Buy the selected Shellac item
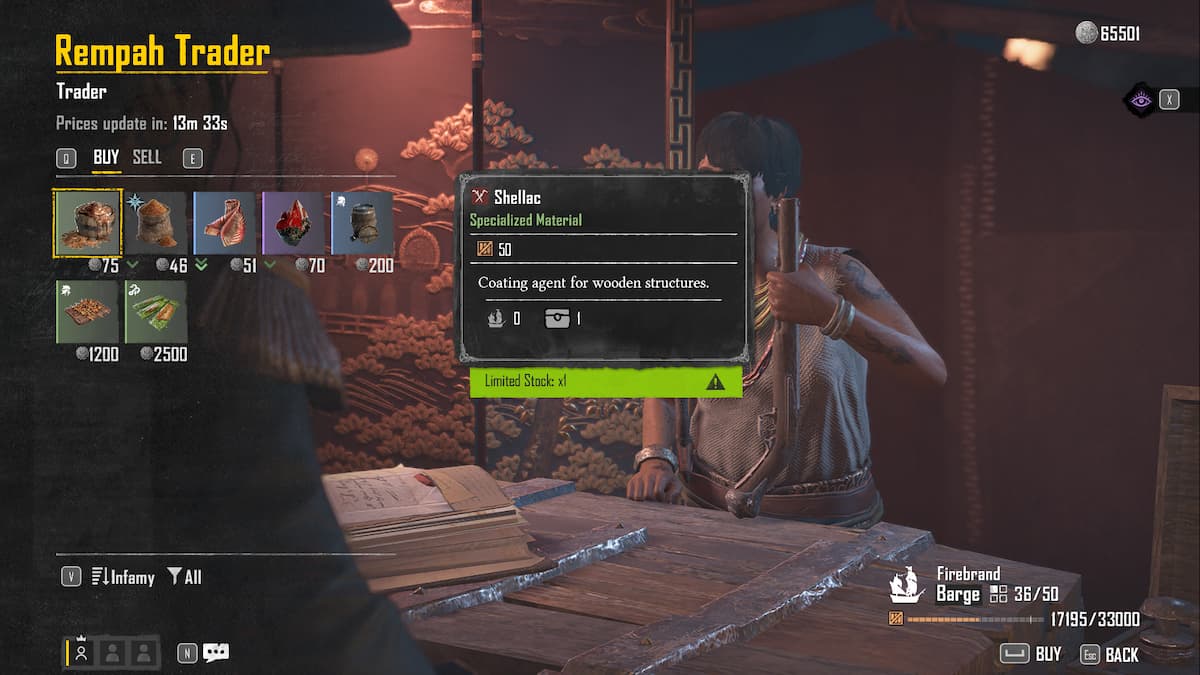The image size is (1200, 675). [x=1032, y=654]
